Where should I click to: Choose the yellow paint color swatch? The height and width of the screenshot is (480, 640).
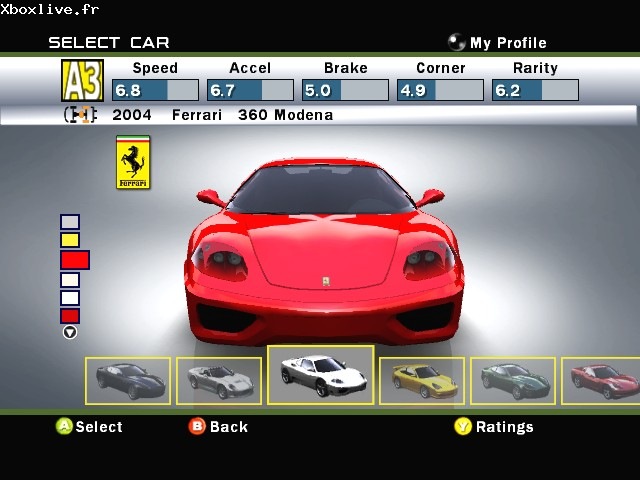(x=70, y=240)
